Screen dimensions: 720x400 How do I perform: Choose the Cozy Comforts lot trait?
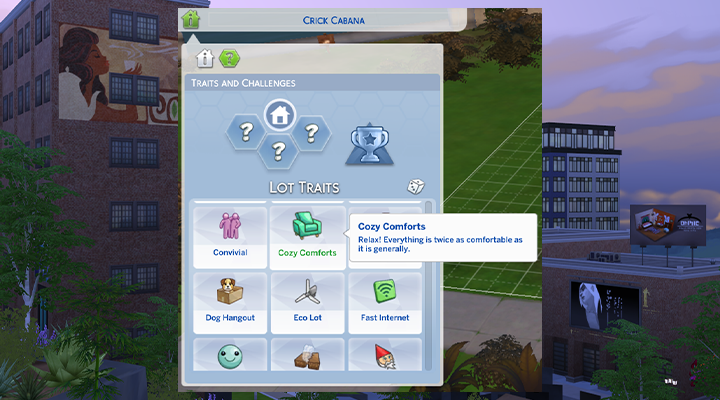tap(305, 236)
